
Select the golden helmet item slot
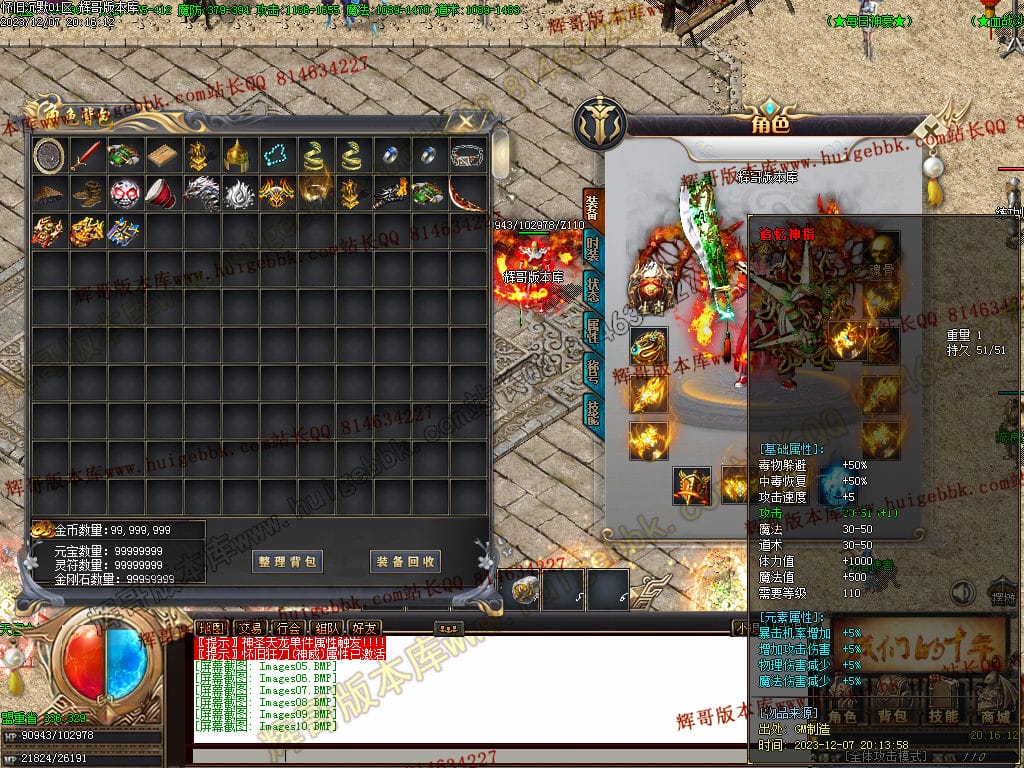(237, 155)
